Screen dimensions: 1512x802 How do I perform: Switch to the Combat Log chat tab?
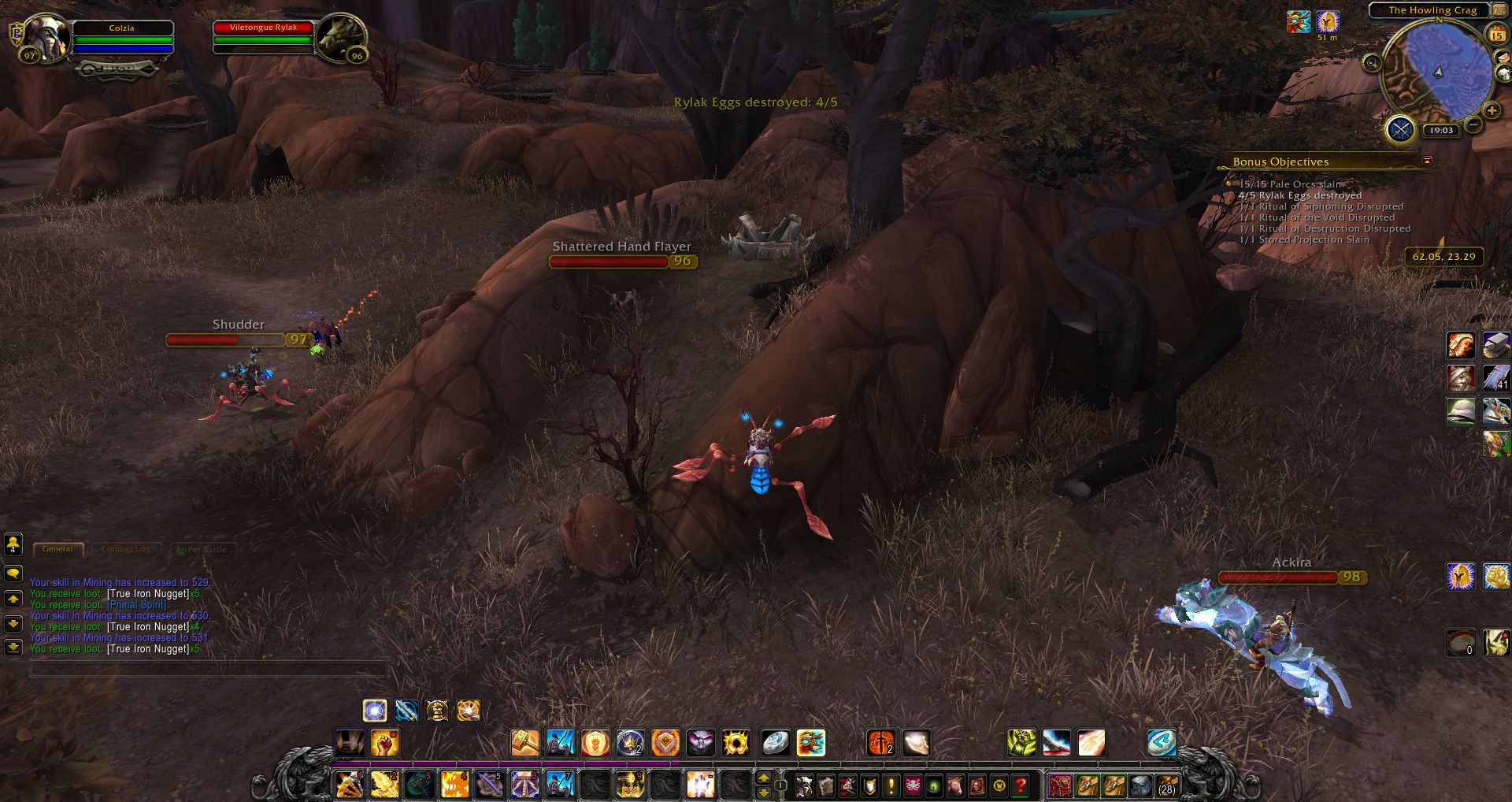point(126,549)
